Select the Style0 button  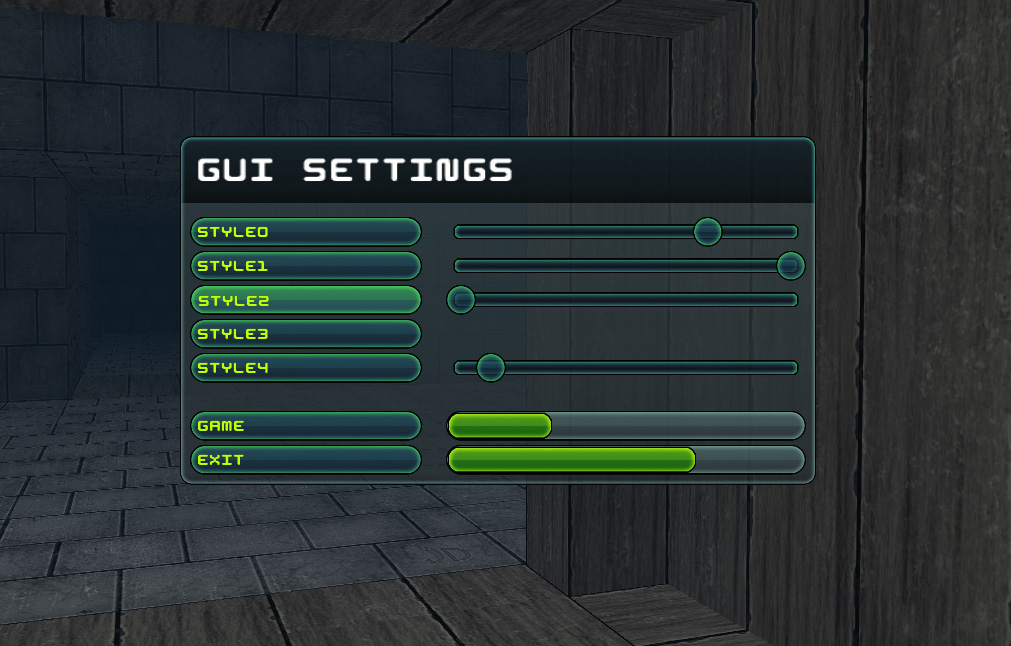(305, 232)
